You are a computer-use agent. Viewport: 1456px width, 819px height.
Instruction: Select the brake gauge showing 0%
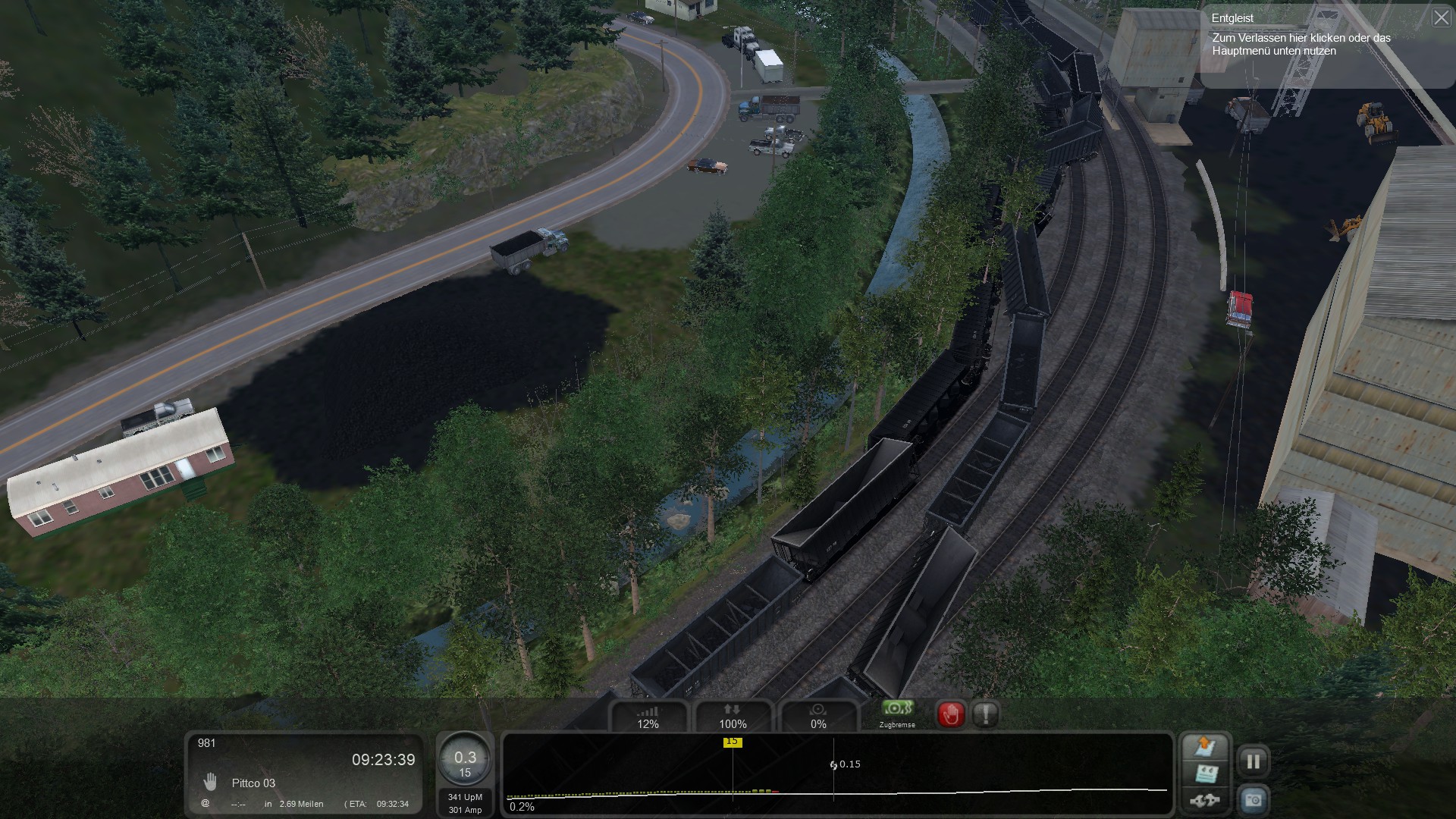(x=818, y=717)
